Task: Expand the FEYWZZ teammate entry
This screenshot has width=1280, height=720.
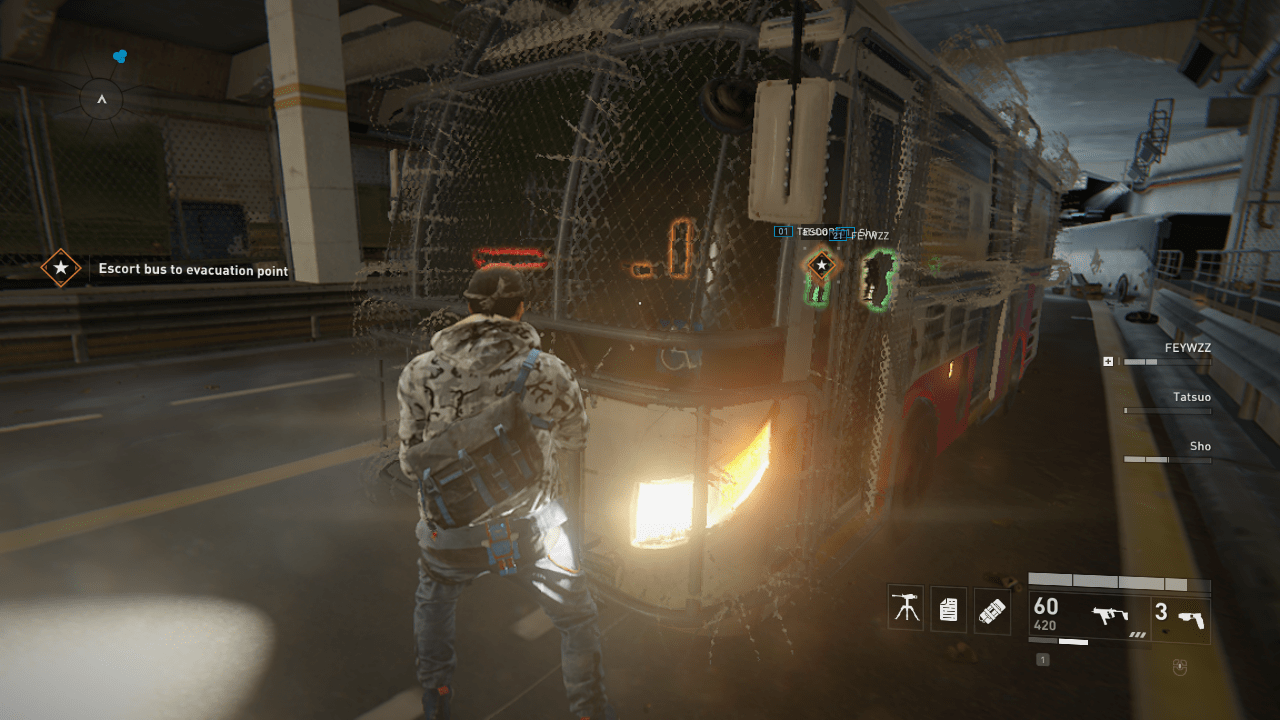Action: coord(1186,348)
